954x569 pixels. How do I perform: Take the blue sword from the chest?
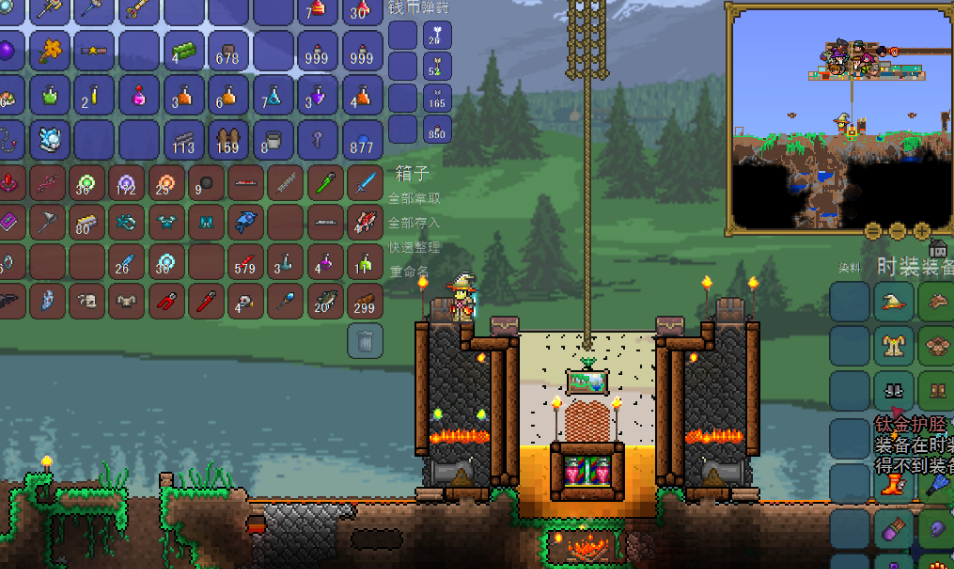365,184
